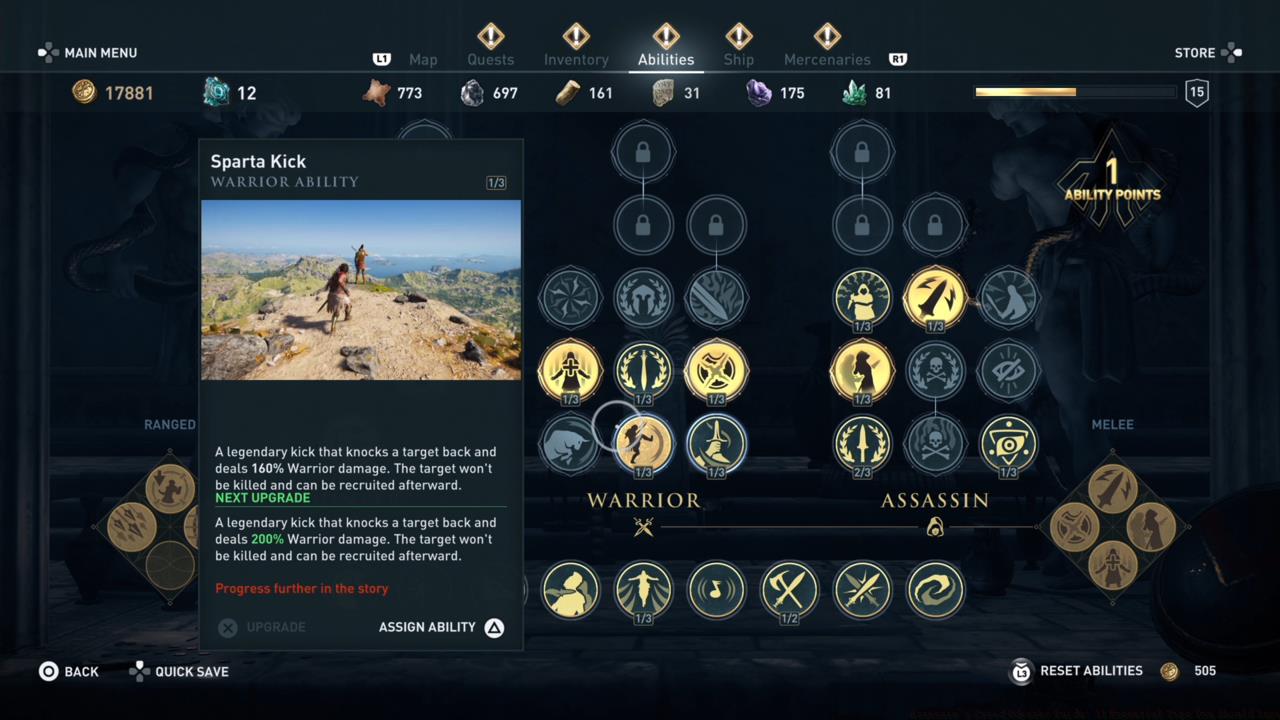
Task: Click the Reset Abilities button
Action: tap(1090, 670)
